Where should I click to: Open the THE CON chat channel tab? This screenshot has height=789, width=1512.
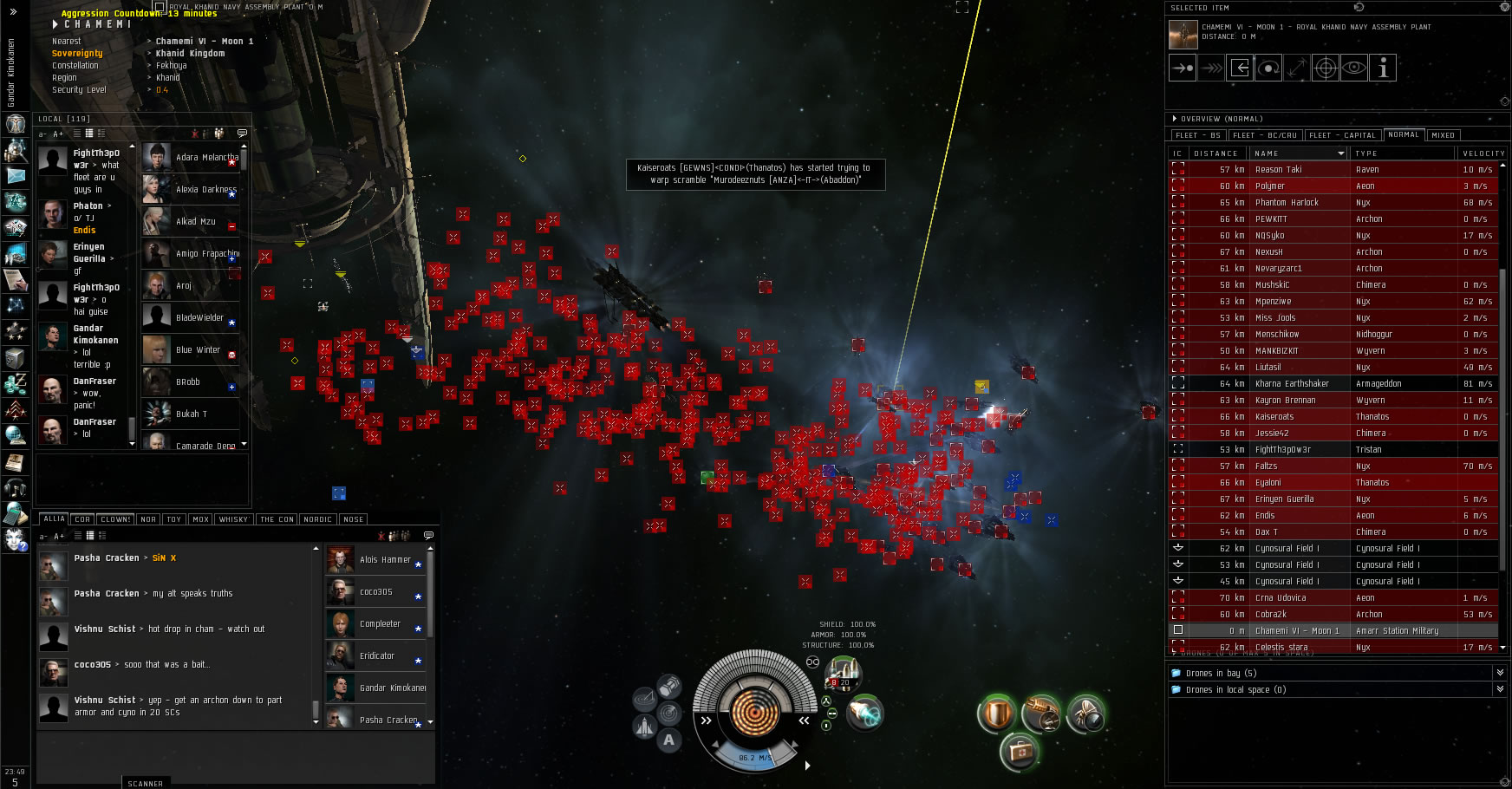tap(277, 519)
